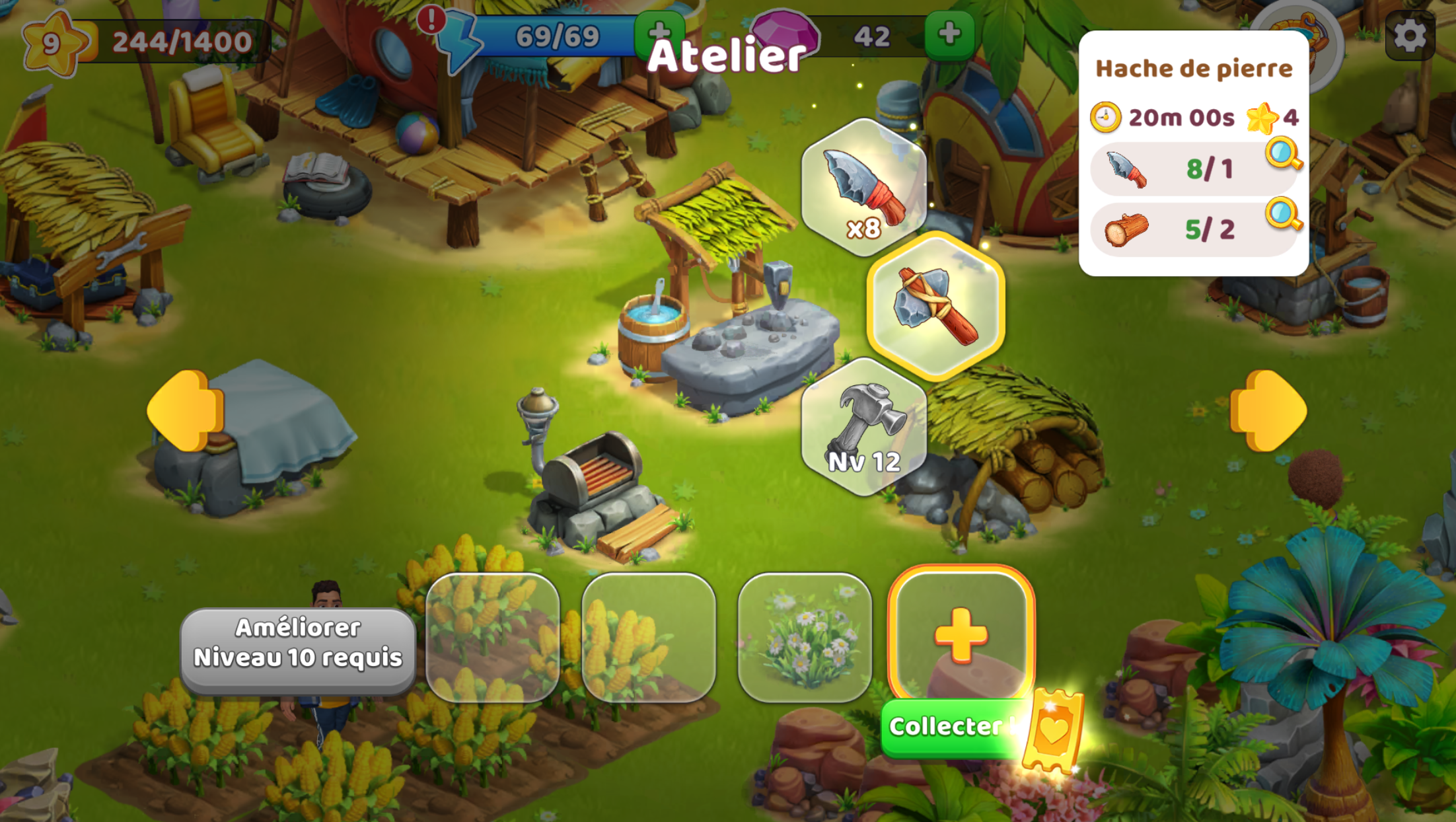This screenshot has width=1456, height=822.
Task: Go to next building with right arrow
Action: coord(1268,410)
